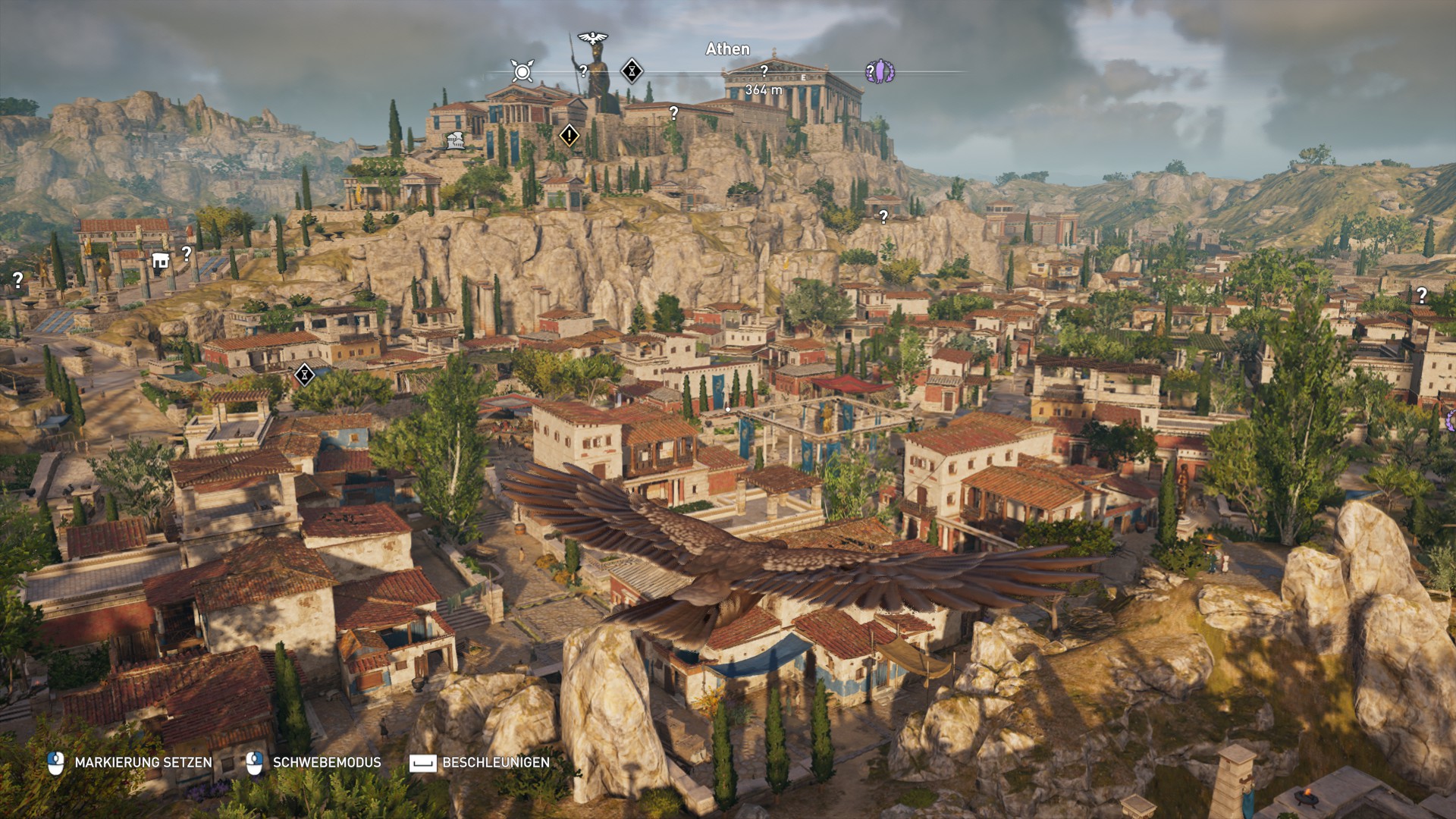
Task: Click the black hourglass timed-quest icon on the compass
Action: (632, 71)
